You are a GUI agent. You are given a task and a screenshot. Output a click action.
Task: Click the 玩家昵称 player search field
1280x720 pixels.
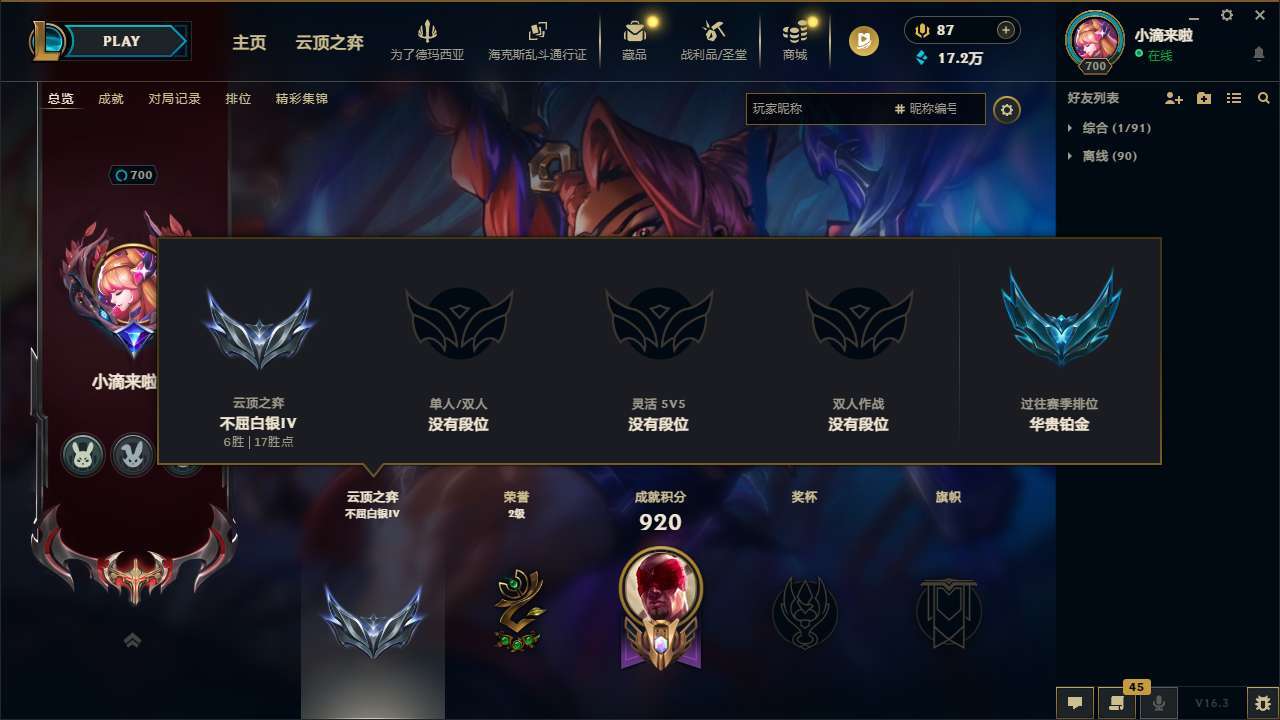click(820, 110)
